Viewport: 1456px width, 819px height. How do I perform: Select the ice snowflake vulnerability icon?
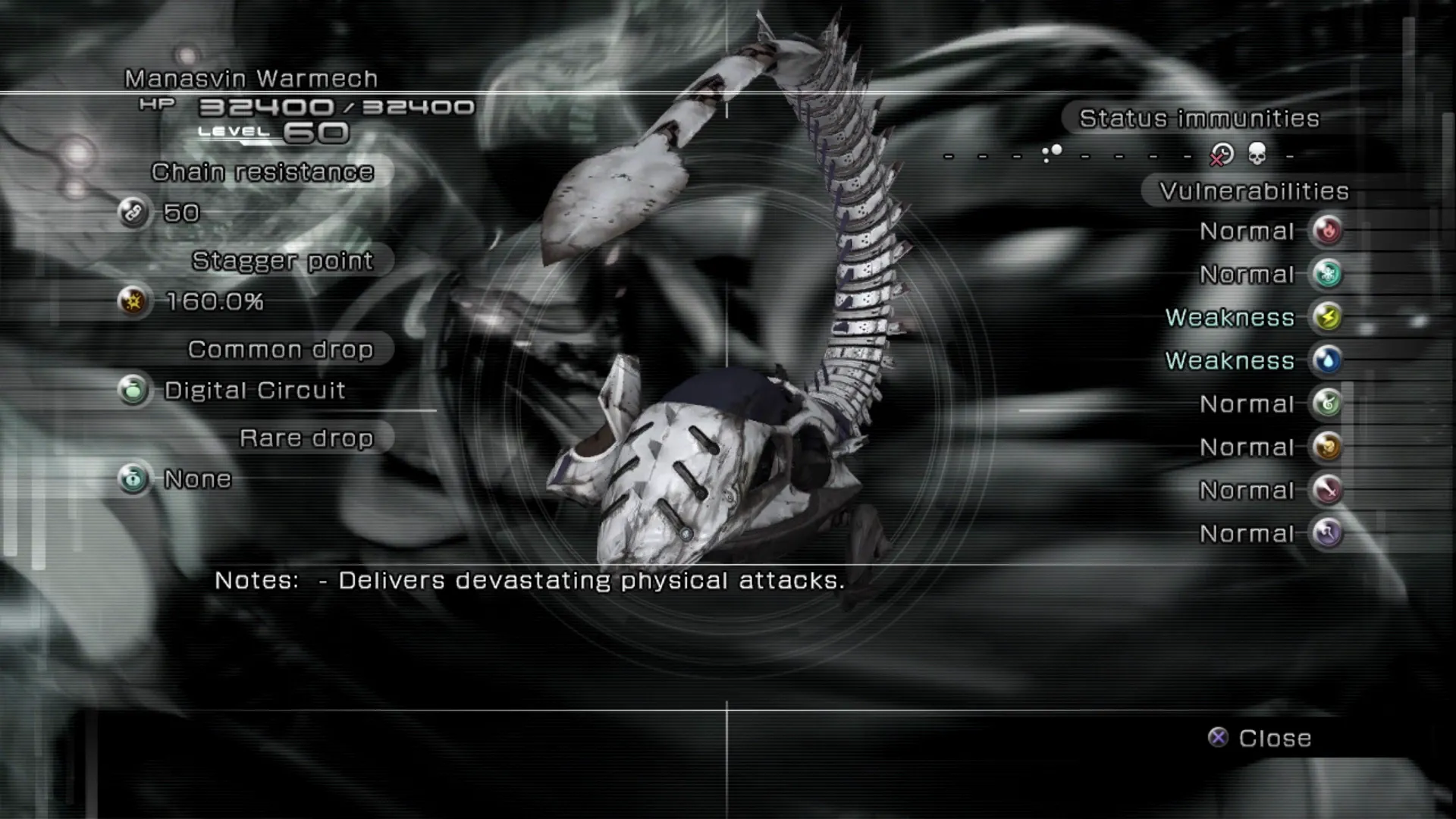point(1327,274)
